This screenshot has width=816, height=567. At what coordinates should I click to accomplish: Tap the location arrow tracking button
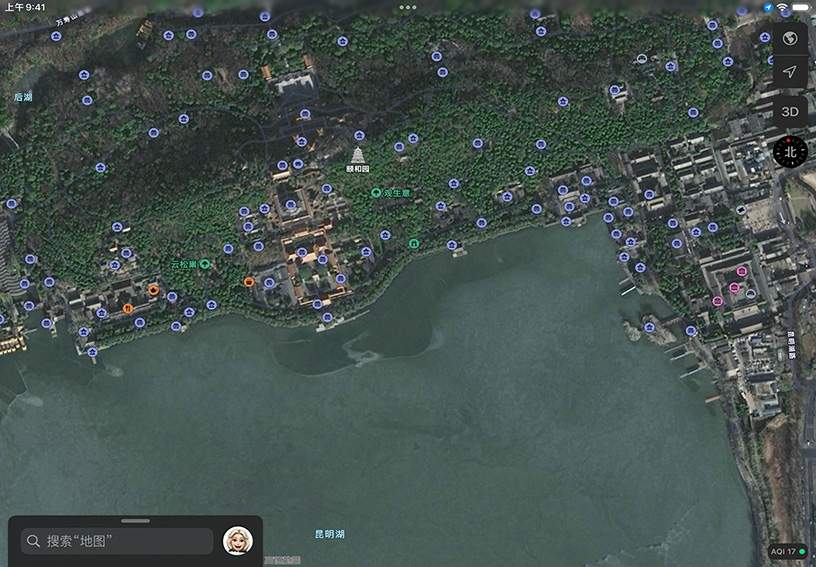789,73
